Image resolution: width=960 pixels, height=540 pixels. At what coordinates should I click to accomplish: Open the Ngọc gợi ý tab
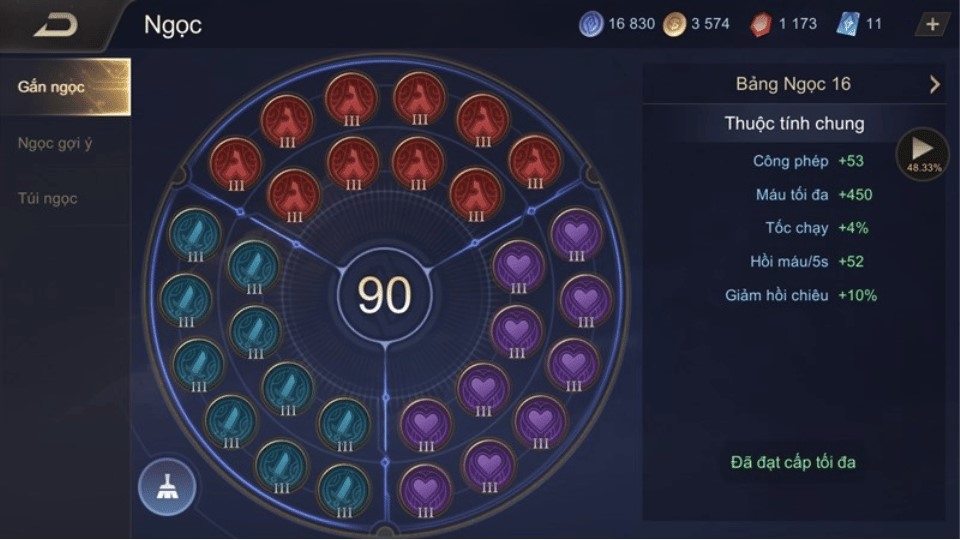(55, 143)
